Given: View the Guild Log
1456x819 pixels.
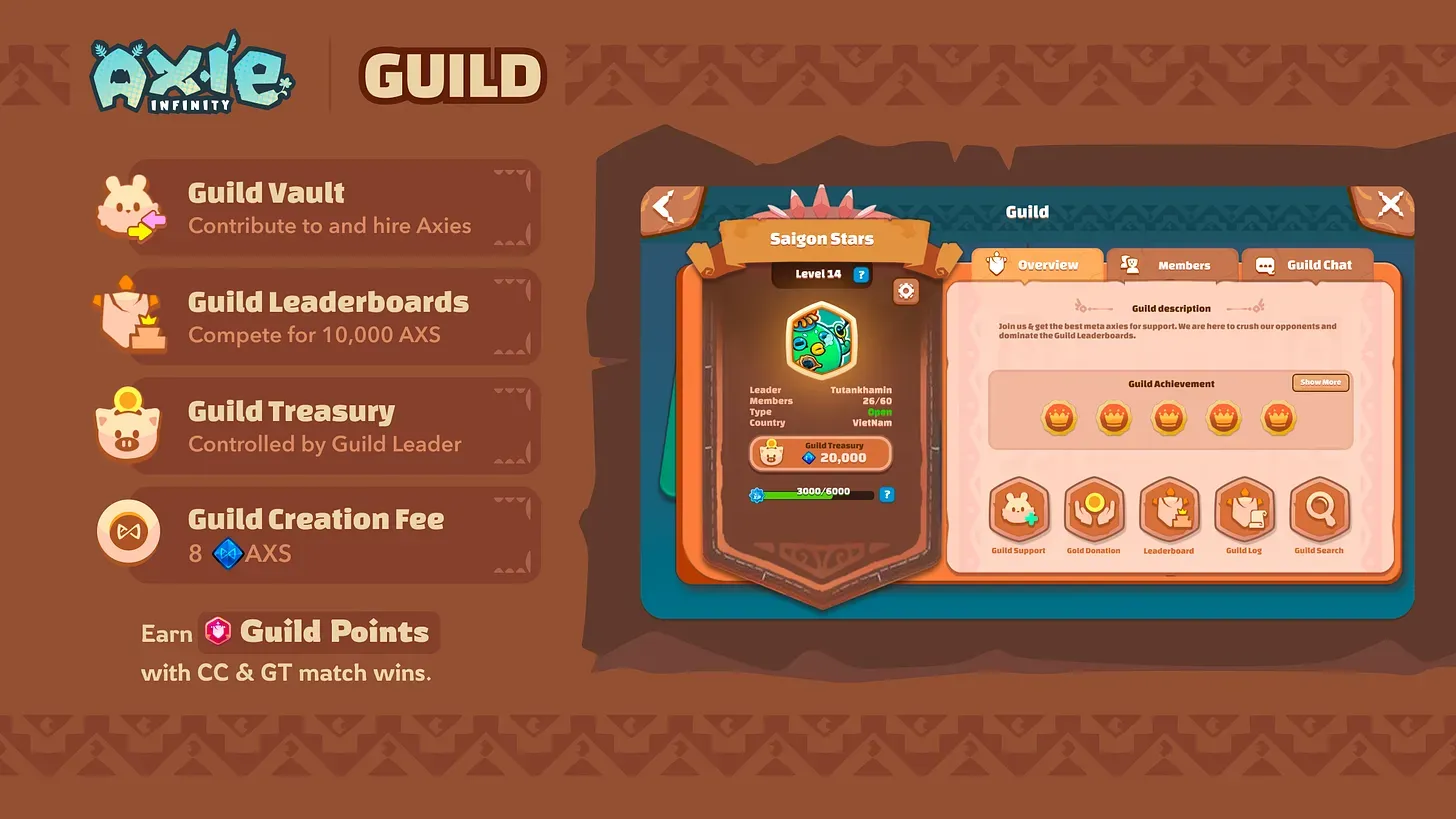Looking at the screenshot, I should pos(1244,510).
